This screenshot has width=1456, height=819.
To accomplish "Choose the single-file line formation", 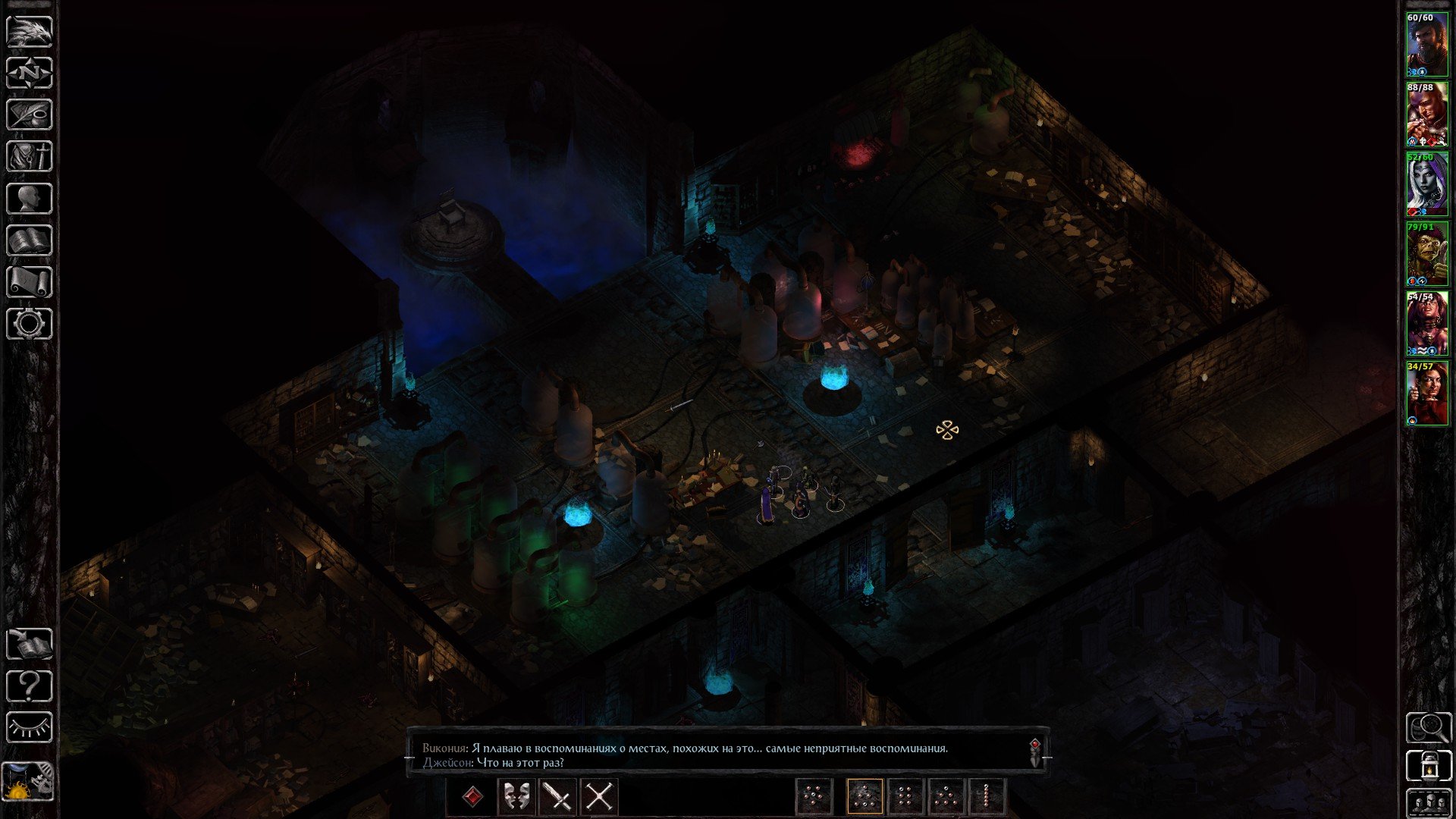I will coord(986,797).
